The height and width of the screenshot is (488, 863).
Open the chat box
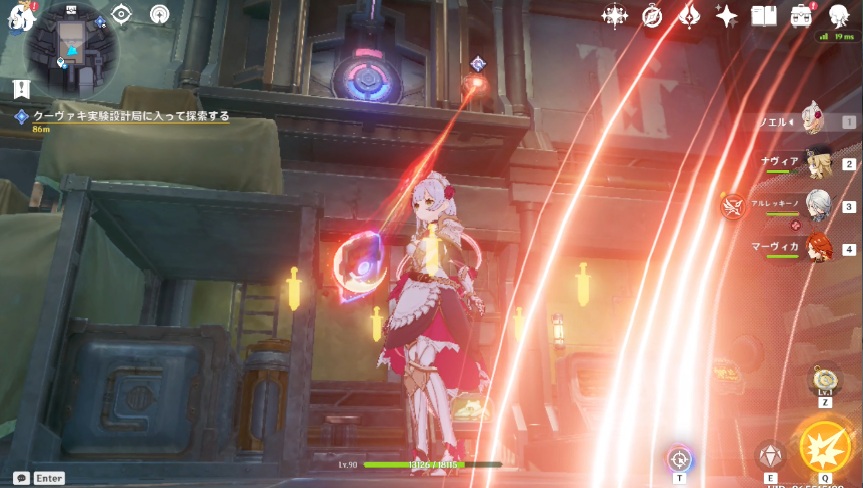[22, 478]
